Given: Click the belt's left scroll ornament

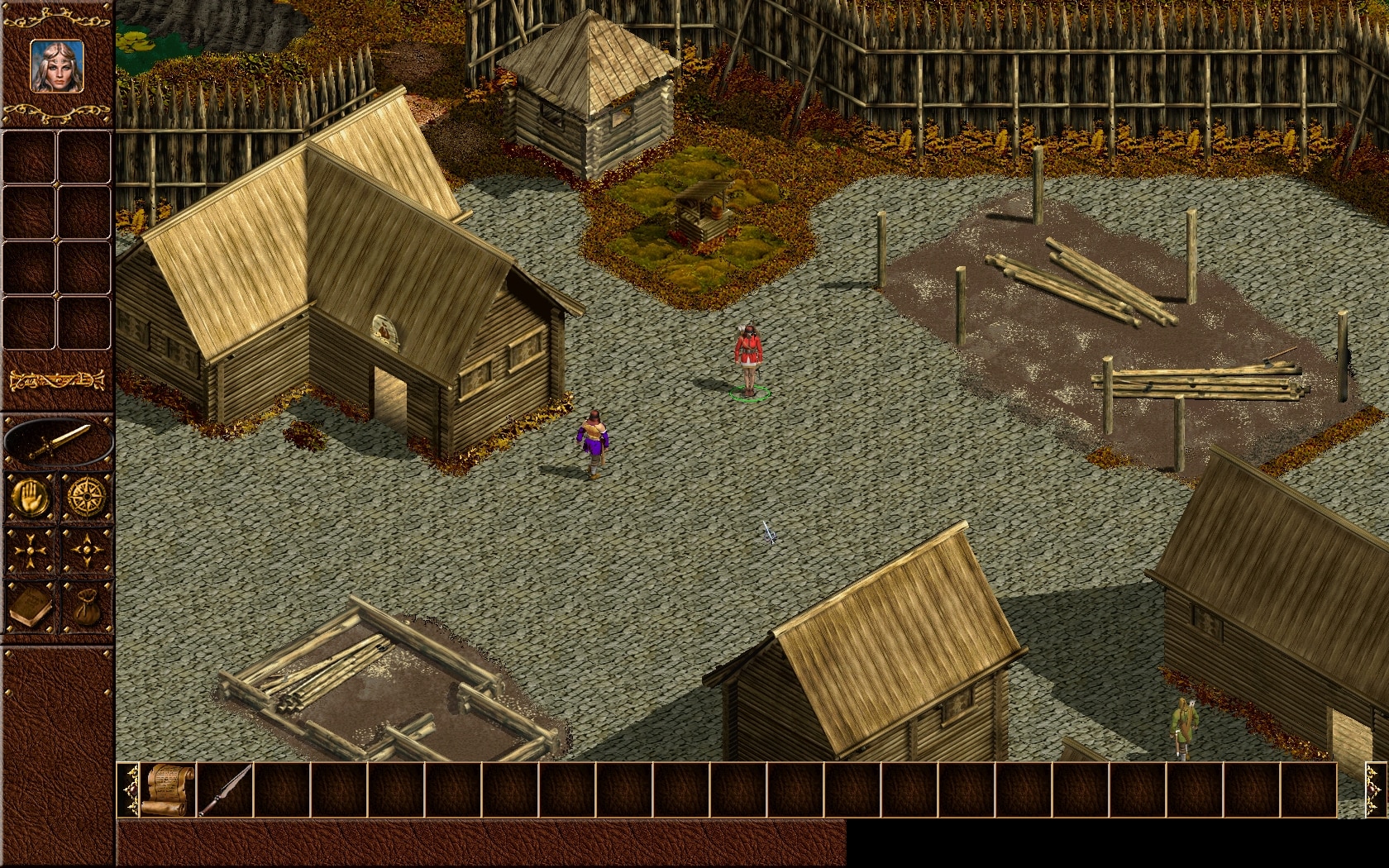Looking at the screenshot, I should pos(128,789).
